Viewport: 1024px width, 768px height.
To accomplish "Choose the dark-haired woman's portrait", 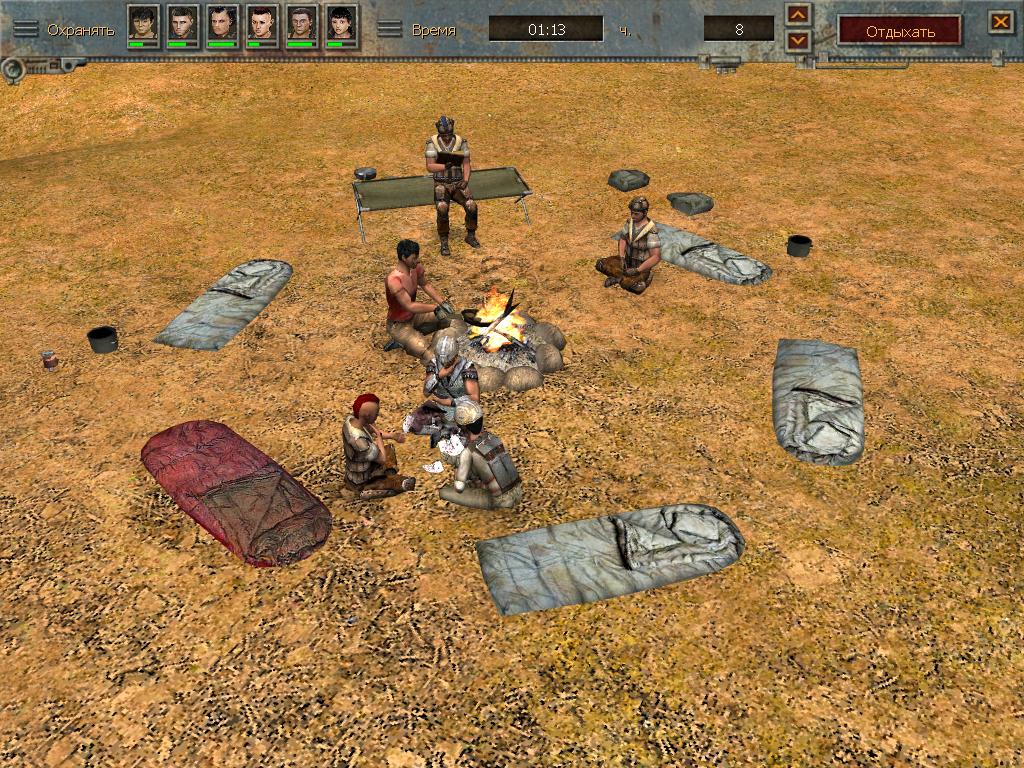I will (x=342, y=23).
